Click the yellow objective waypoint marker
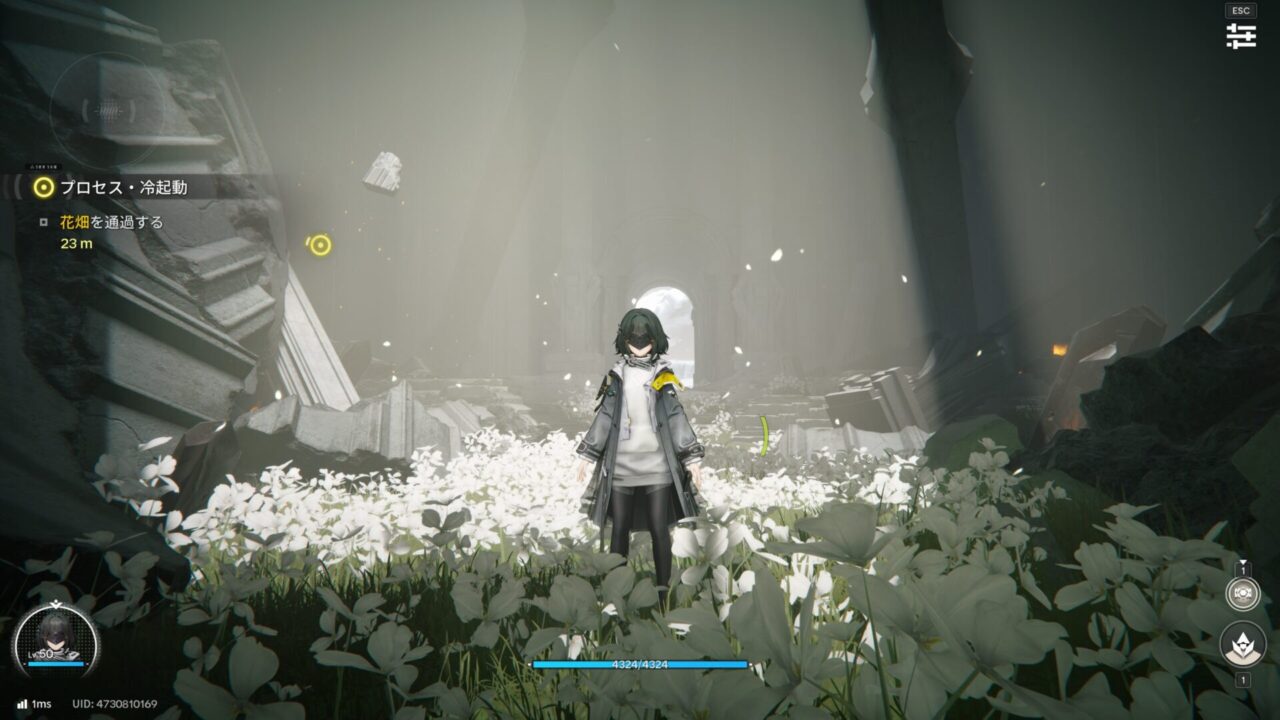The image size is (1280, 720). 320,245
